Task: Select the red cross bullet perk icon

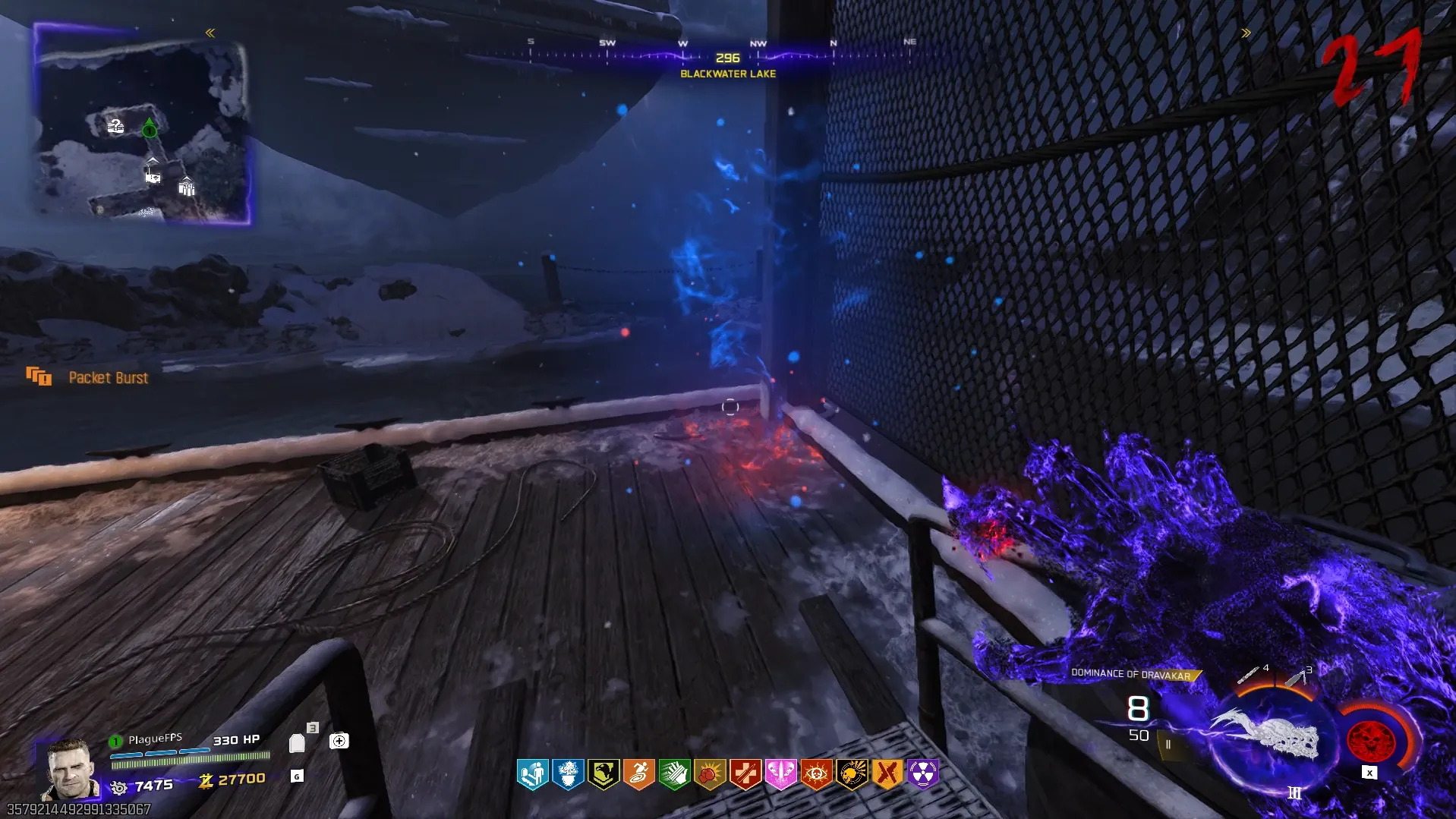Action: (x=745, y=774)
